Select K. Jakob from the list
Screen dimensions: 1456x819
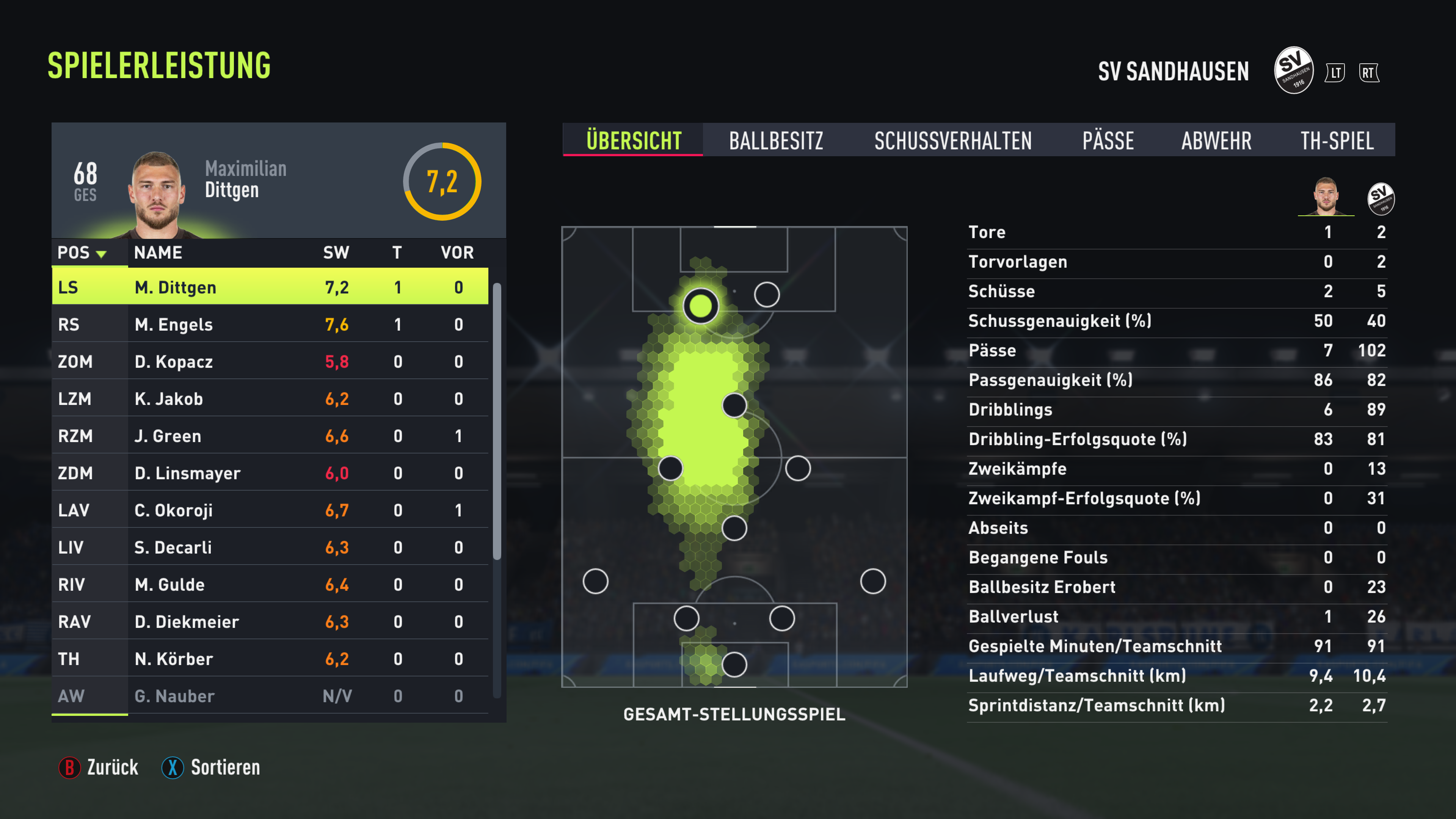click(x=270, y=399)
